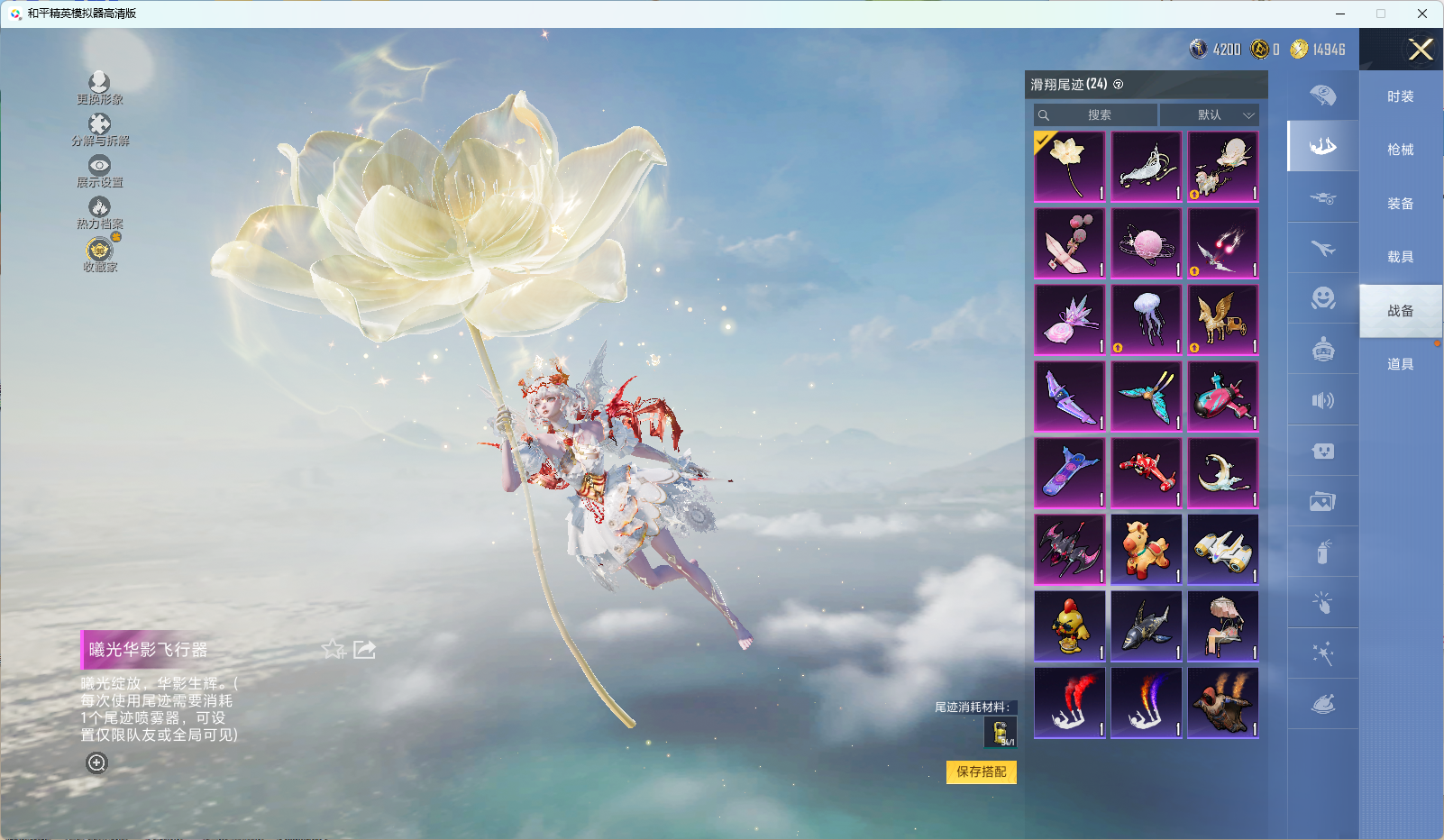Pick the golden winged horse carriage trail

coord(1223,320)
